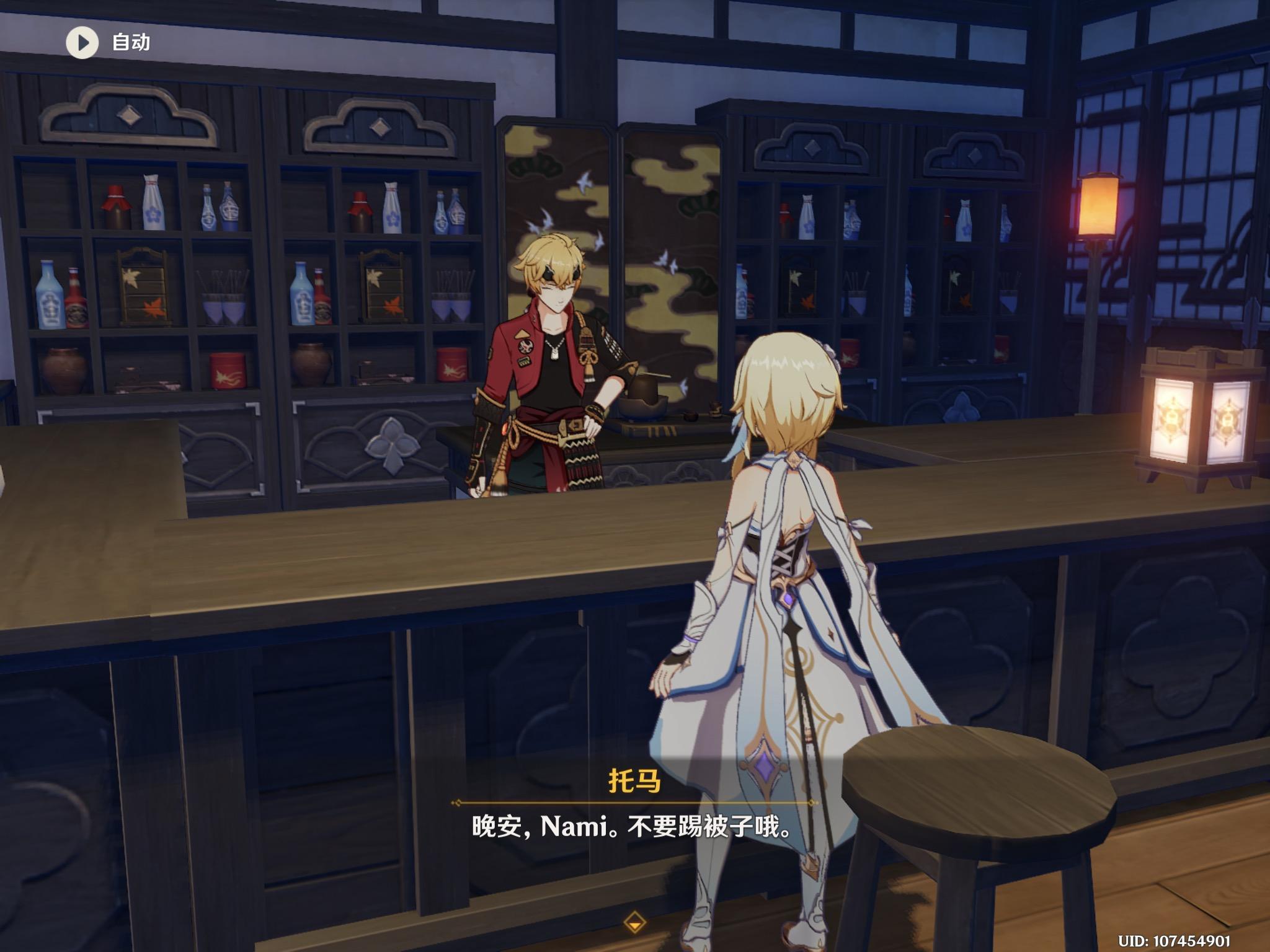This screenshot has height=952, width=1270.
Task: Click the yellow diamond continue-dialogue arrow
Action: (x=634, y=922)
